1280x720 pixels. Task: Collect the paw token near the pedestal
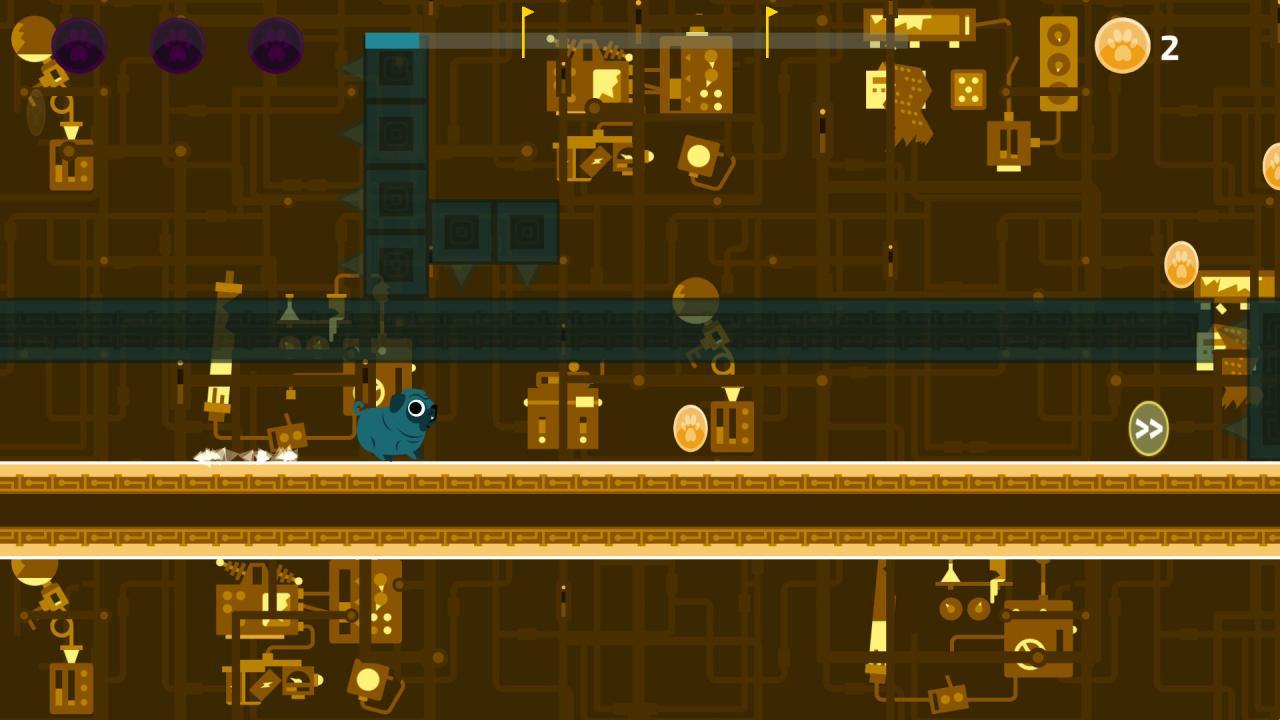691,426
